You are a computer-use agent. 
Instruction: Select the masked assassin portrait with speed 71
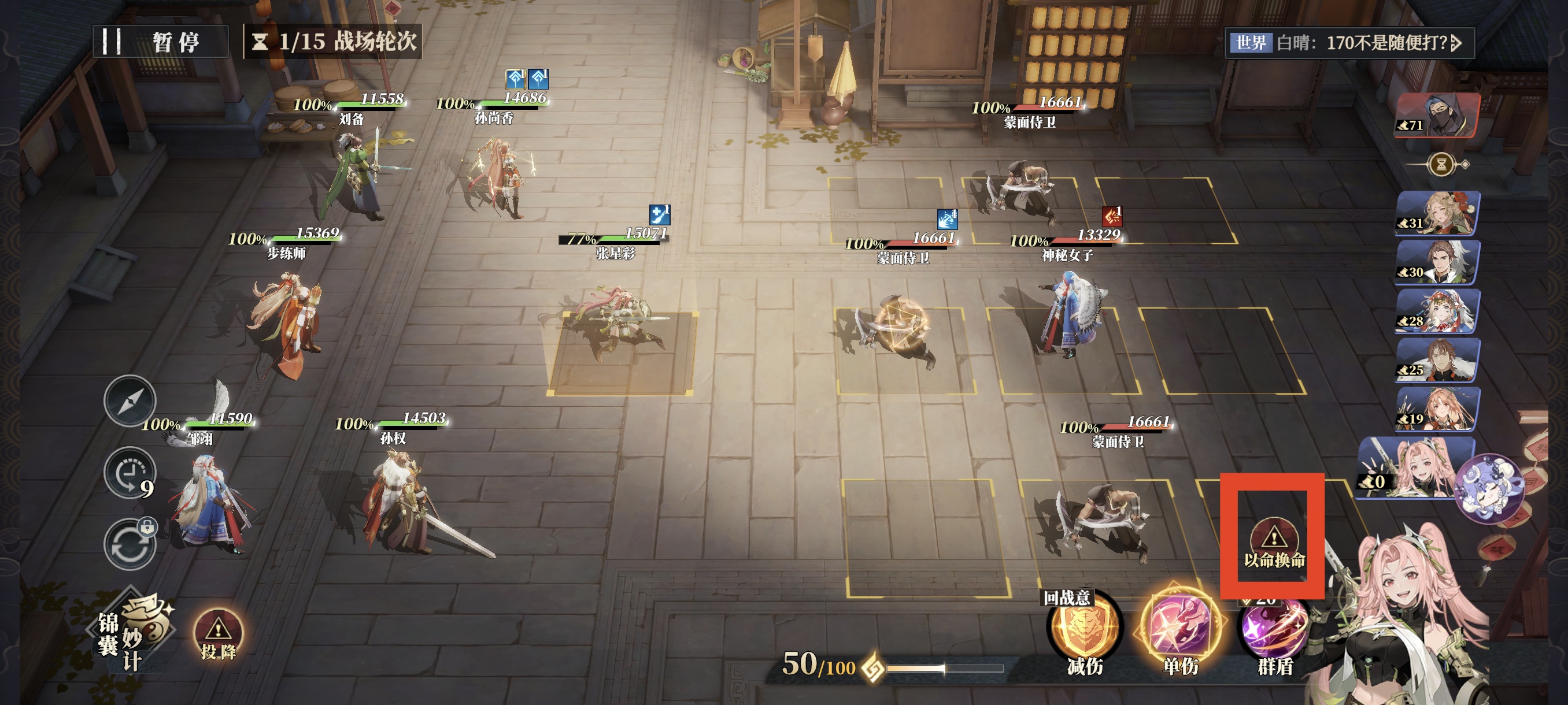pos(1438,115)
